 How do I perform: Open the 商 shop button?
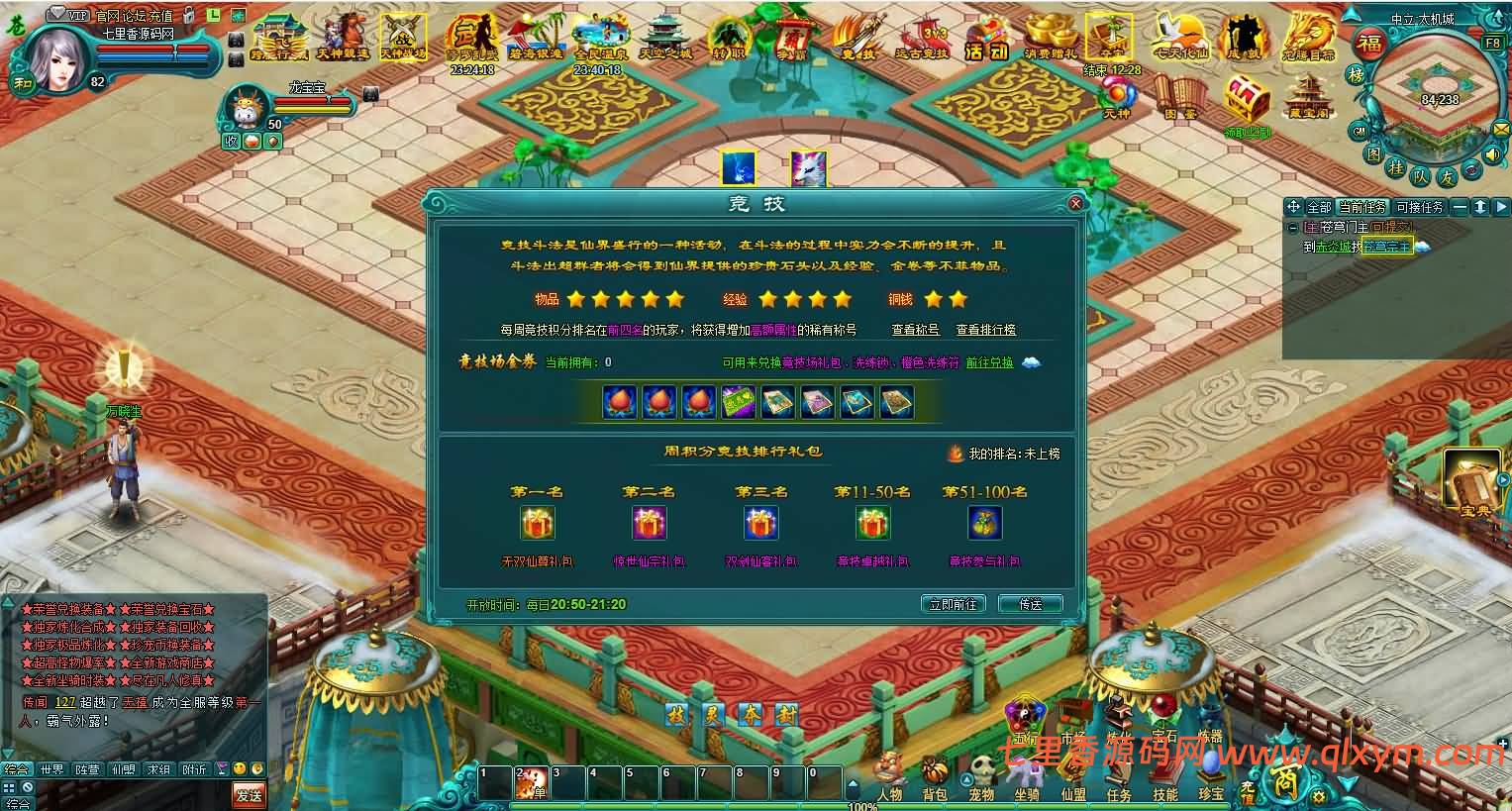click(1285, 774)
